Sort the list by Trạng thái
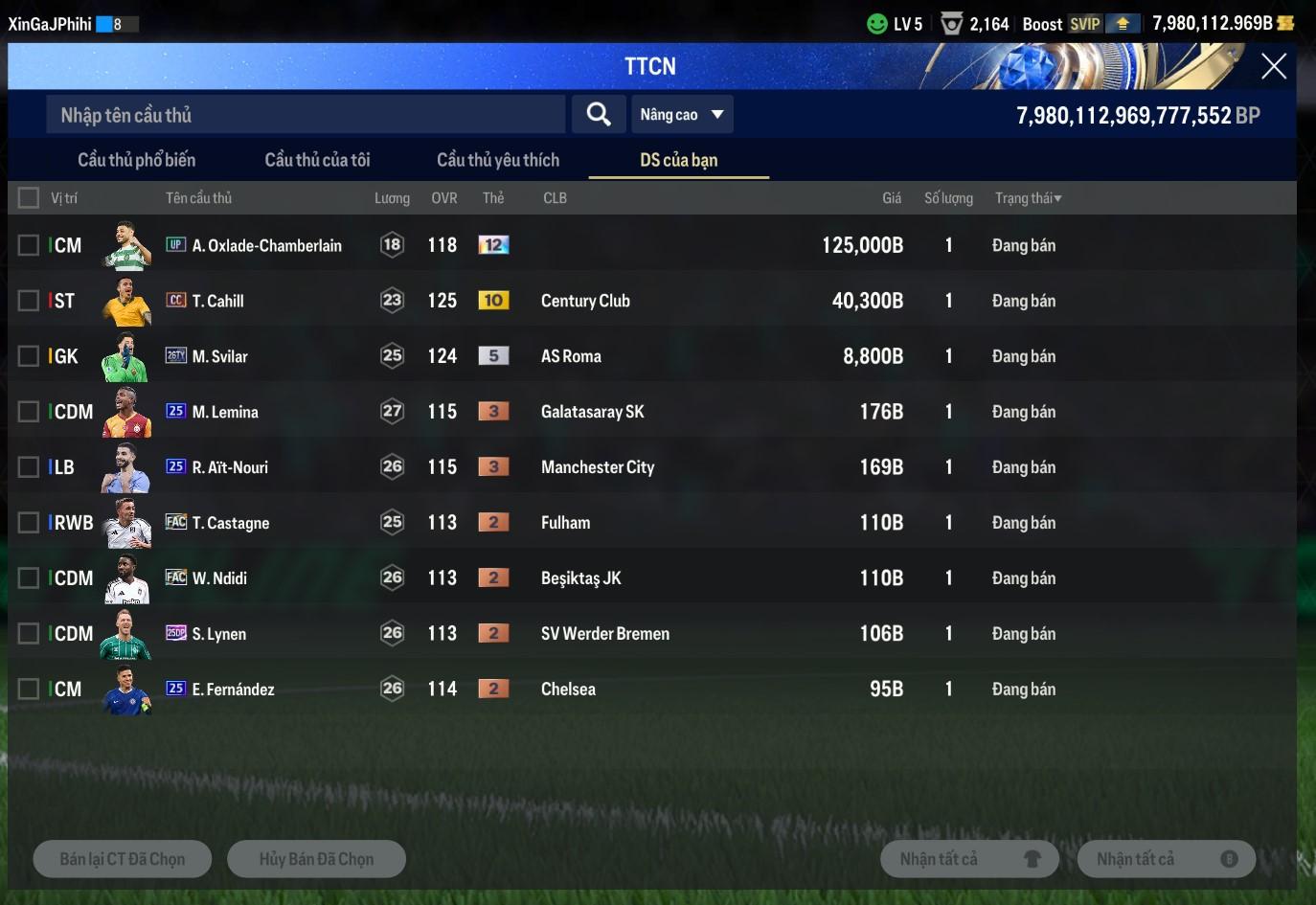Screen dimensions: 1316x905 1028,198
